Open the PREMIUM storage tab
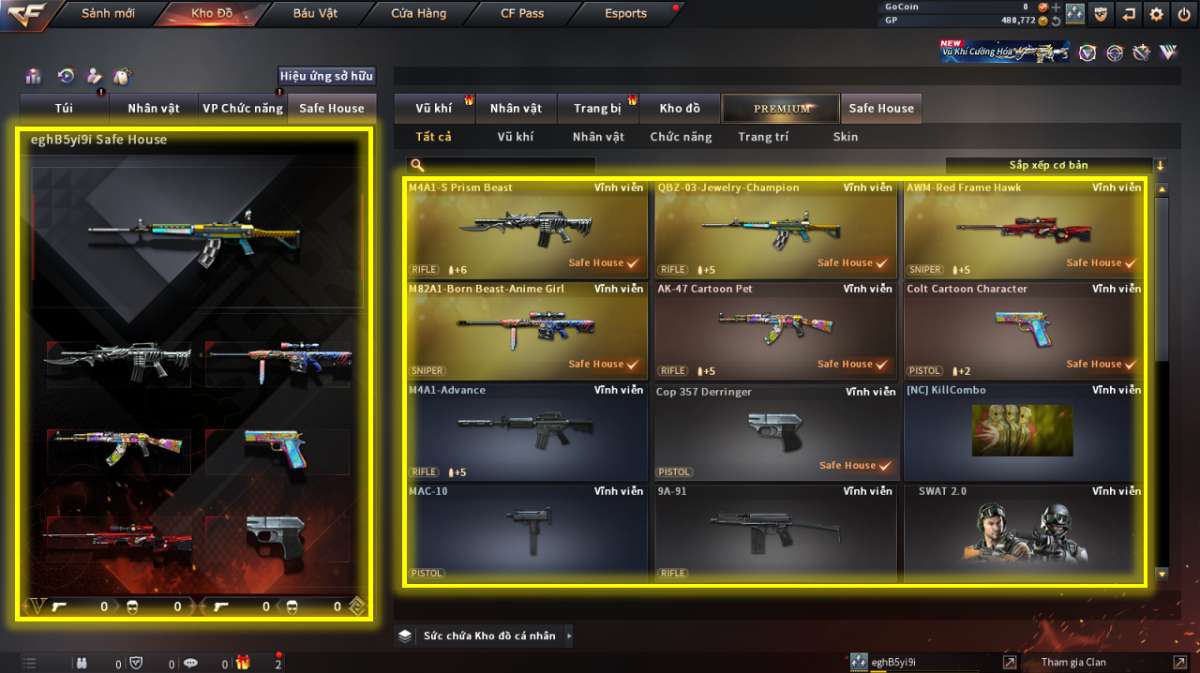This screenshot has height=673, width=1200. click(x=782, y=108)
